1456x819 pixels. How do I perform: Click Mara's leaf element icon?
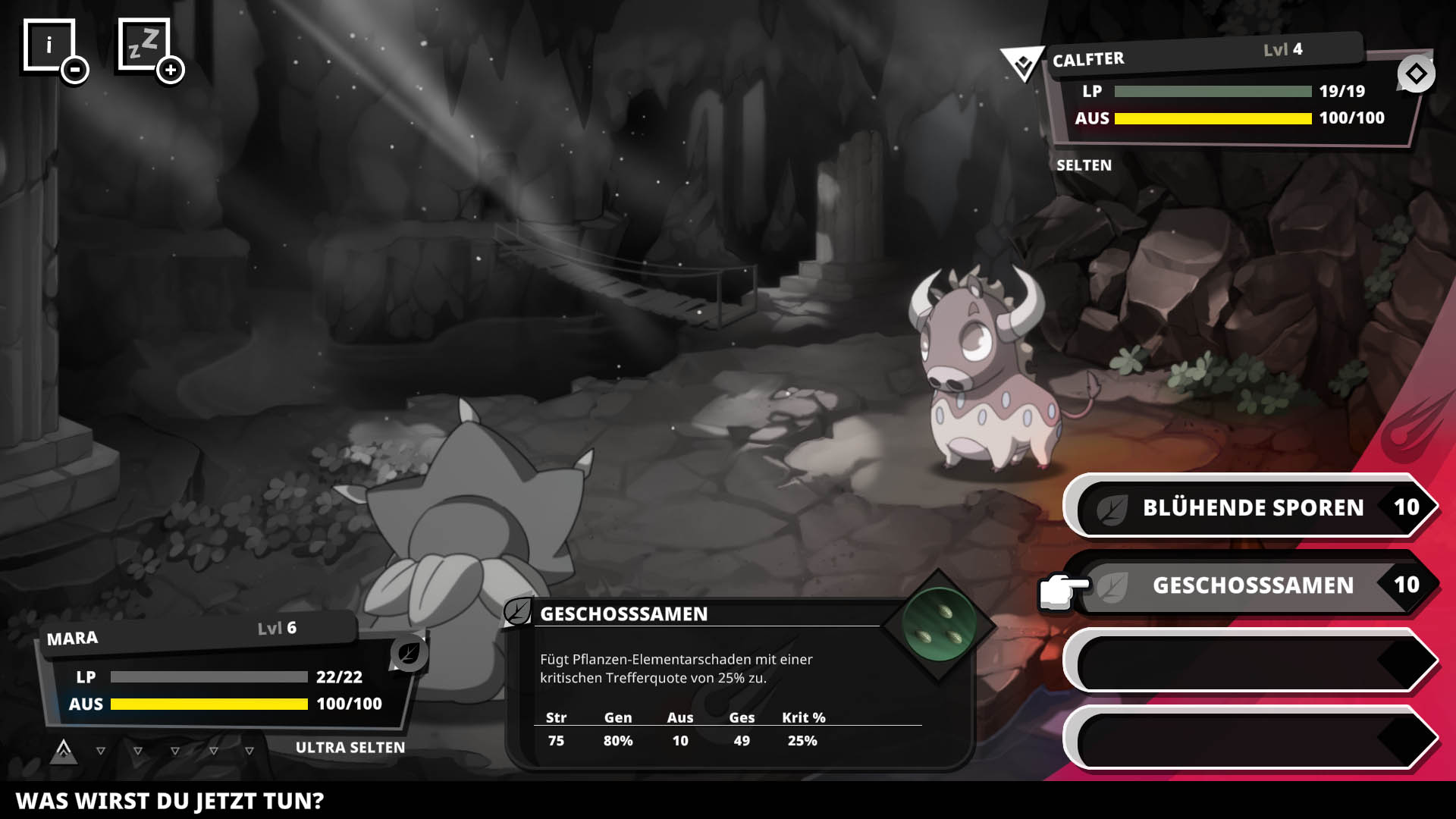click(409, 653)
